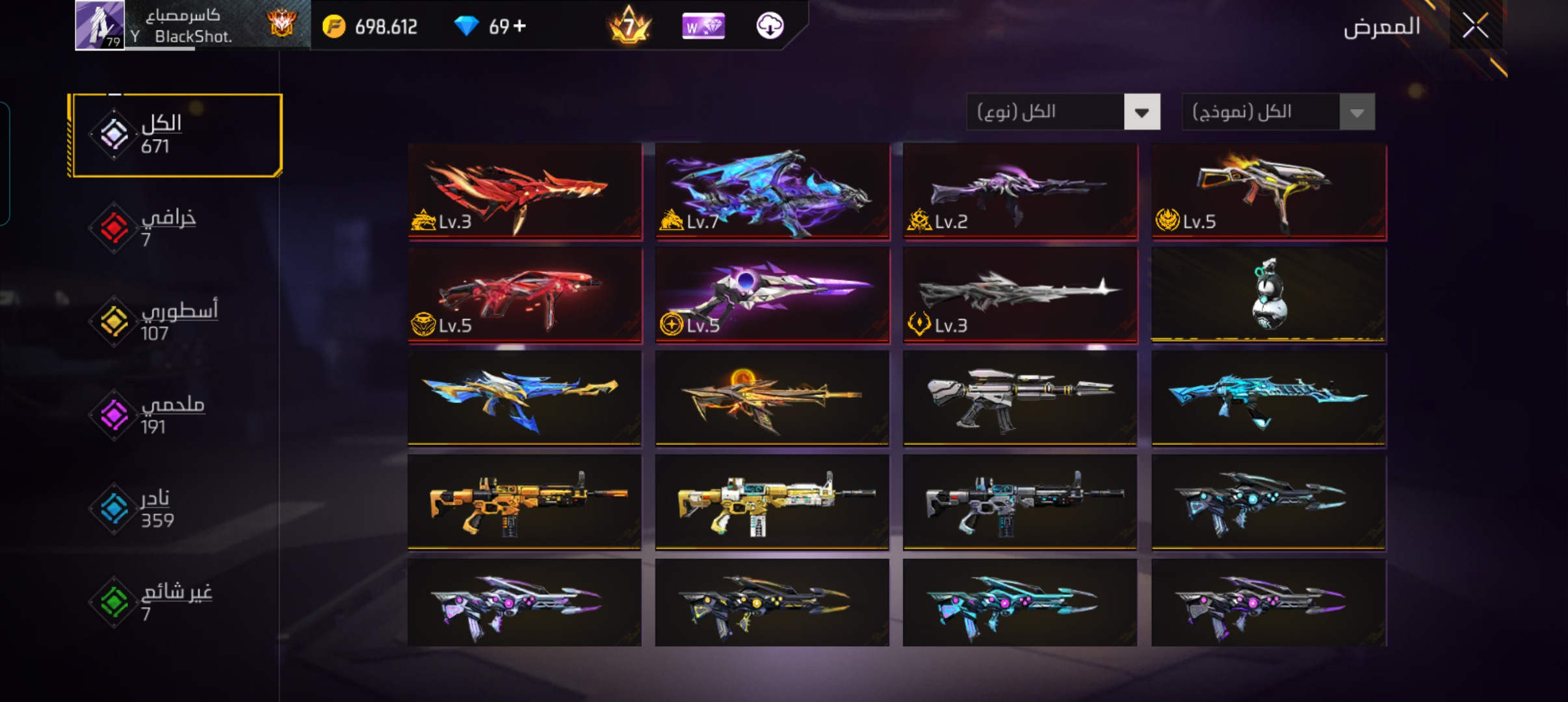Open the All (type) filter dropdown
The image size is (1568, 702).
click(x=1063, y=112)
